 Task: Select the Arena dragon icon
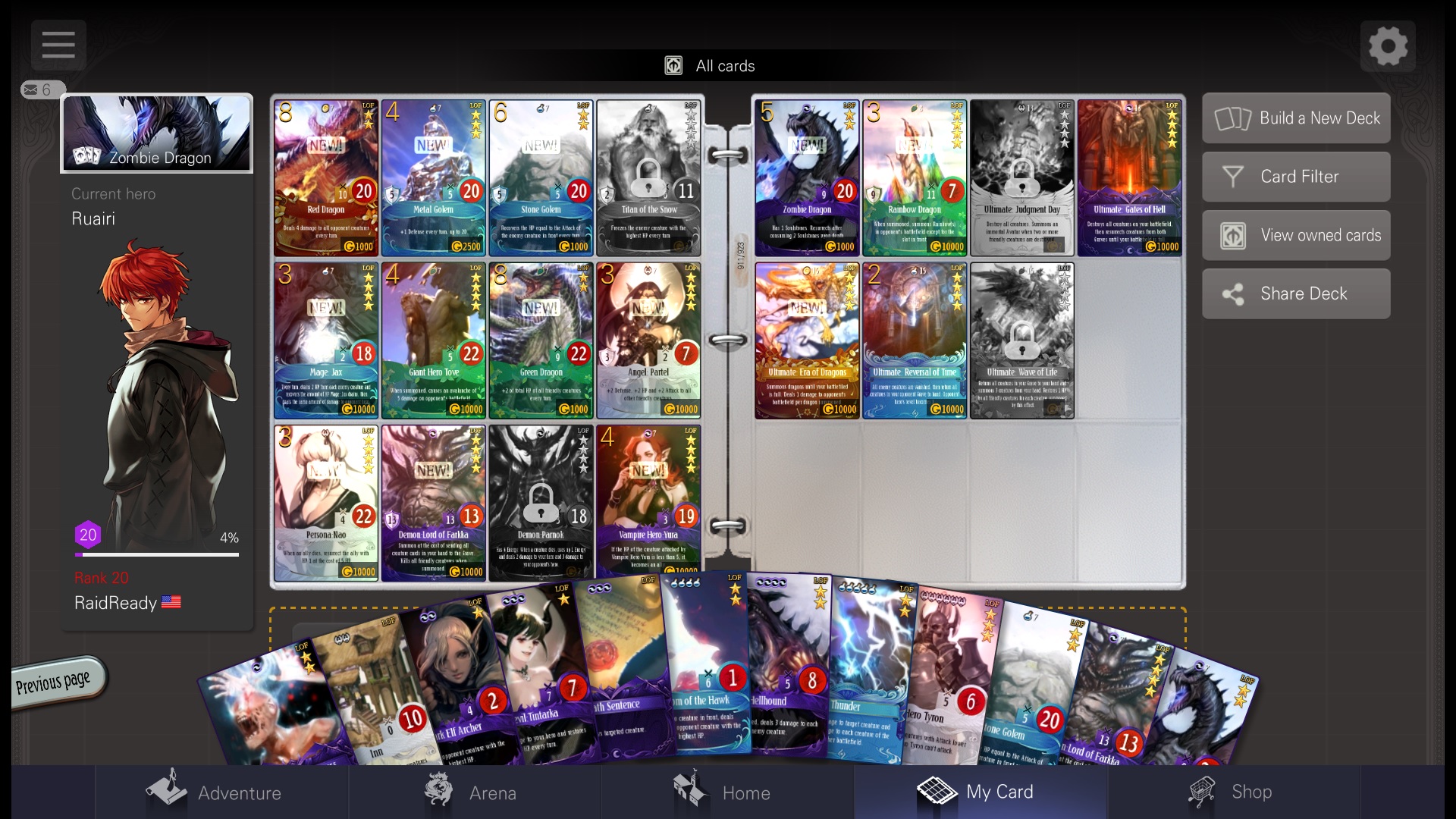(440, 789)
